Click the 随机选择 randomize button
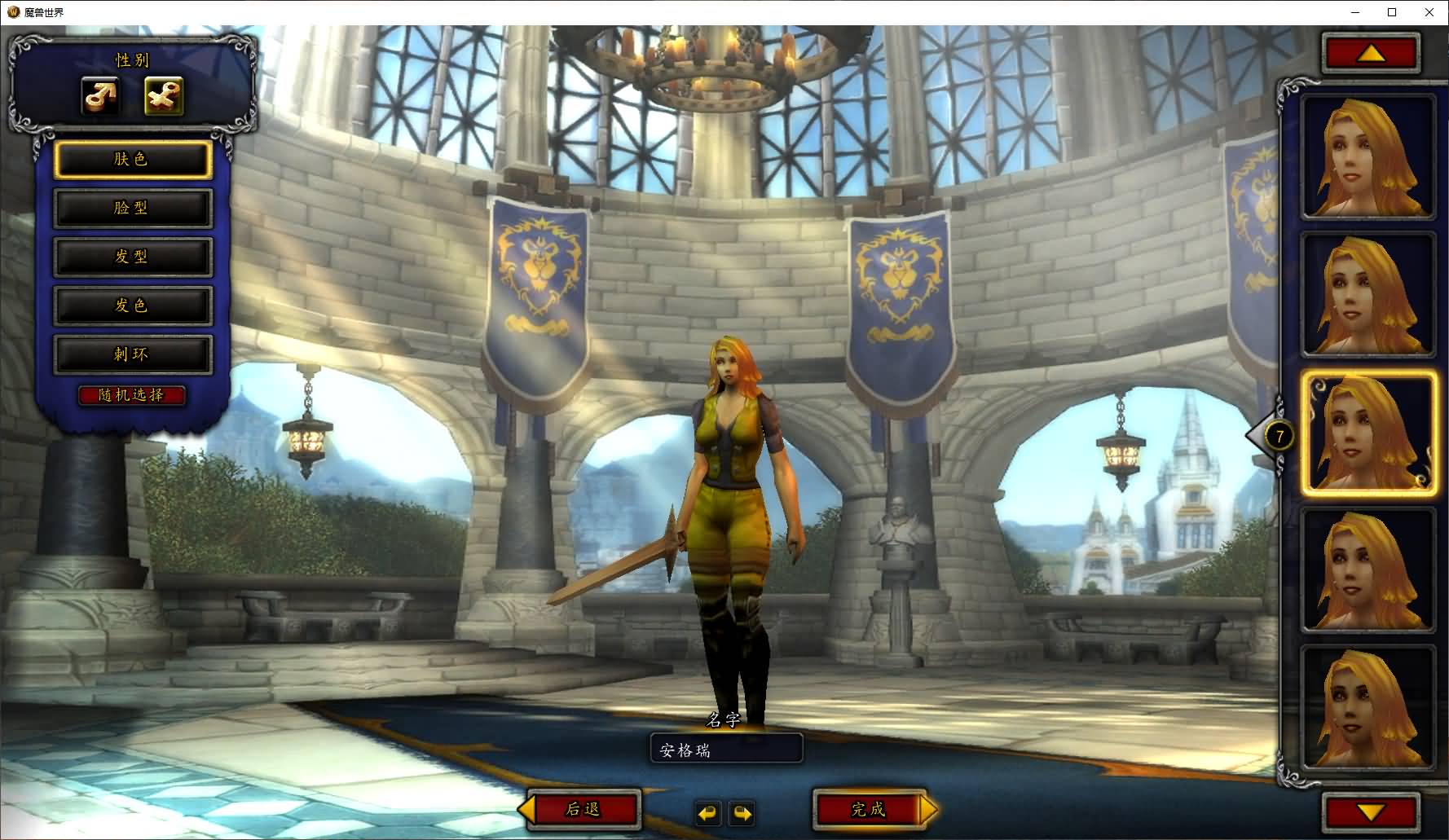 [x=132, y=395]
